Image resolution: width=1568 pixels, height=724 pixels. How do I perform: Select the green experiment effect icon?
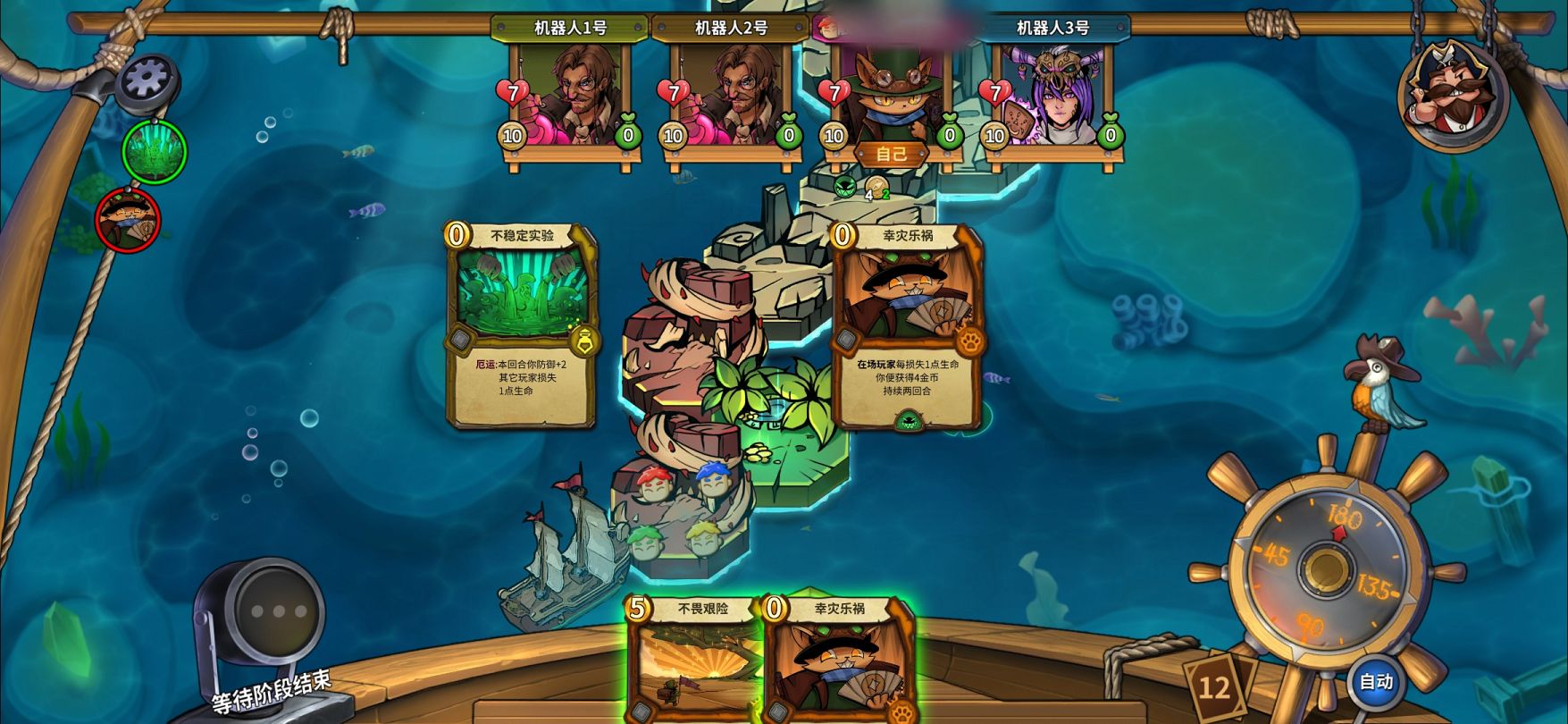point(155,152)
